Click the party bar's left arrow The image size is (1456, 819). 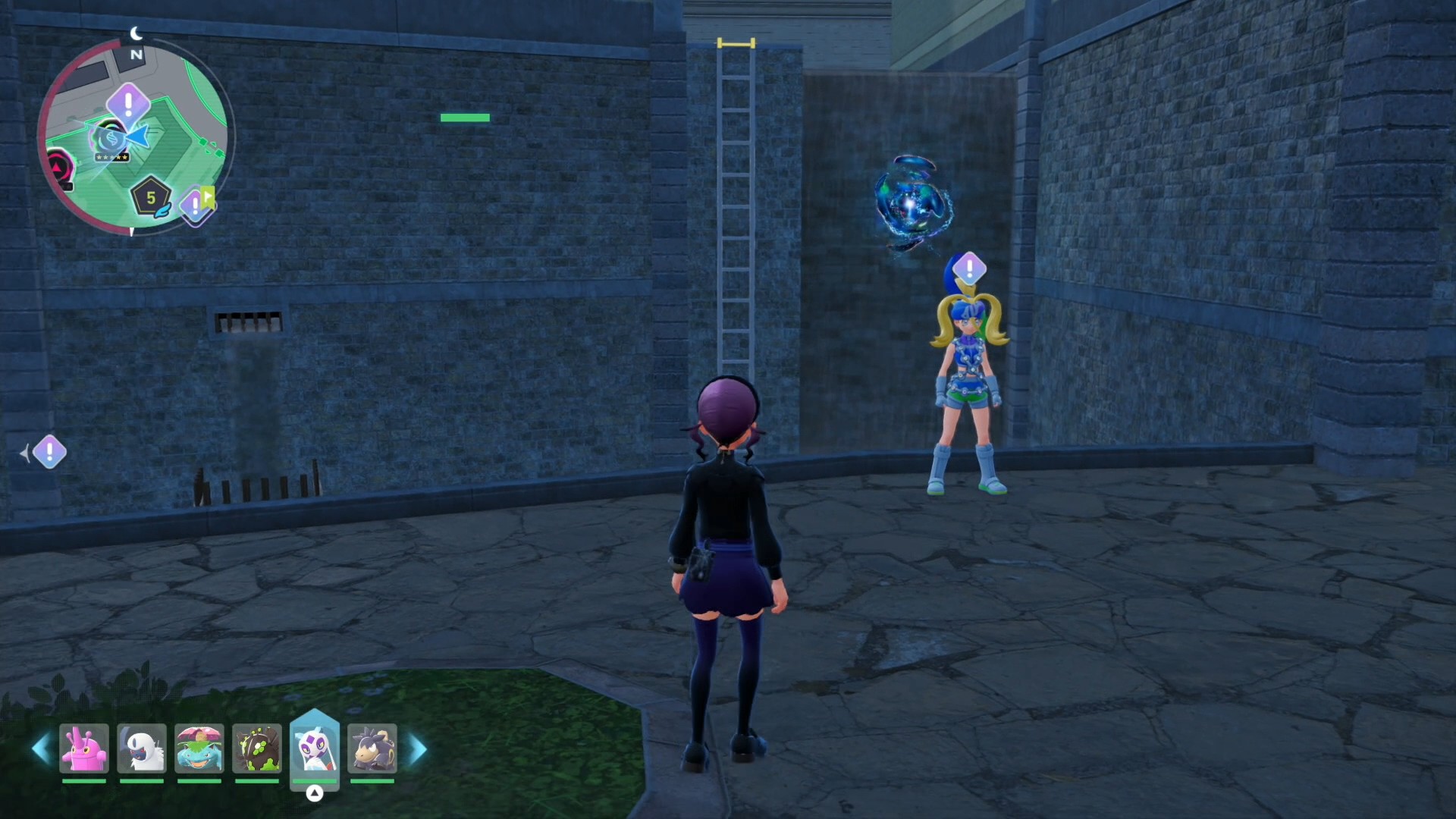point(41,749)
